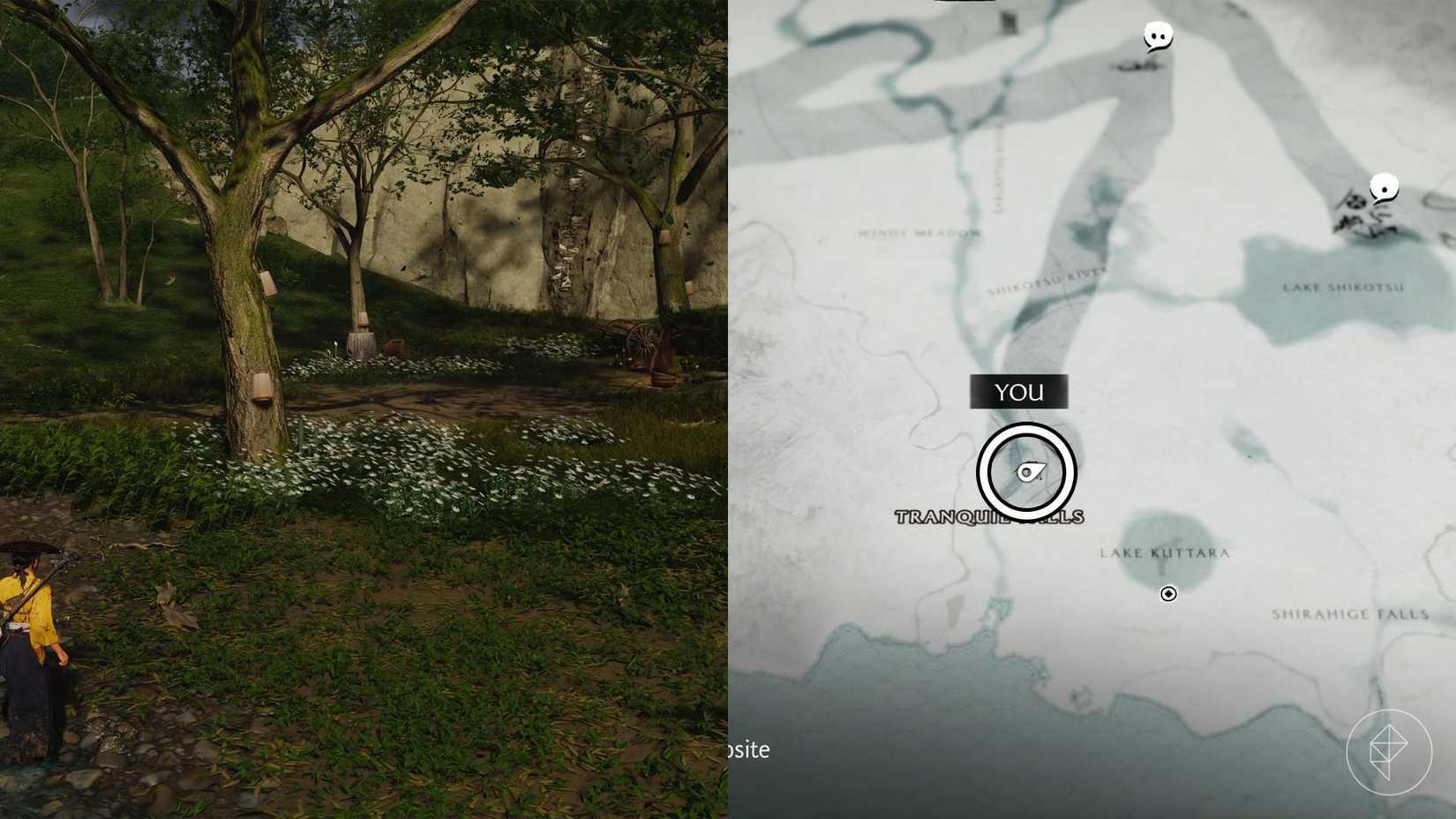Click the speech bubble marker near Lake Shikotsu

point(1383,187)
